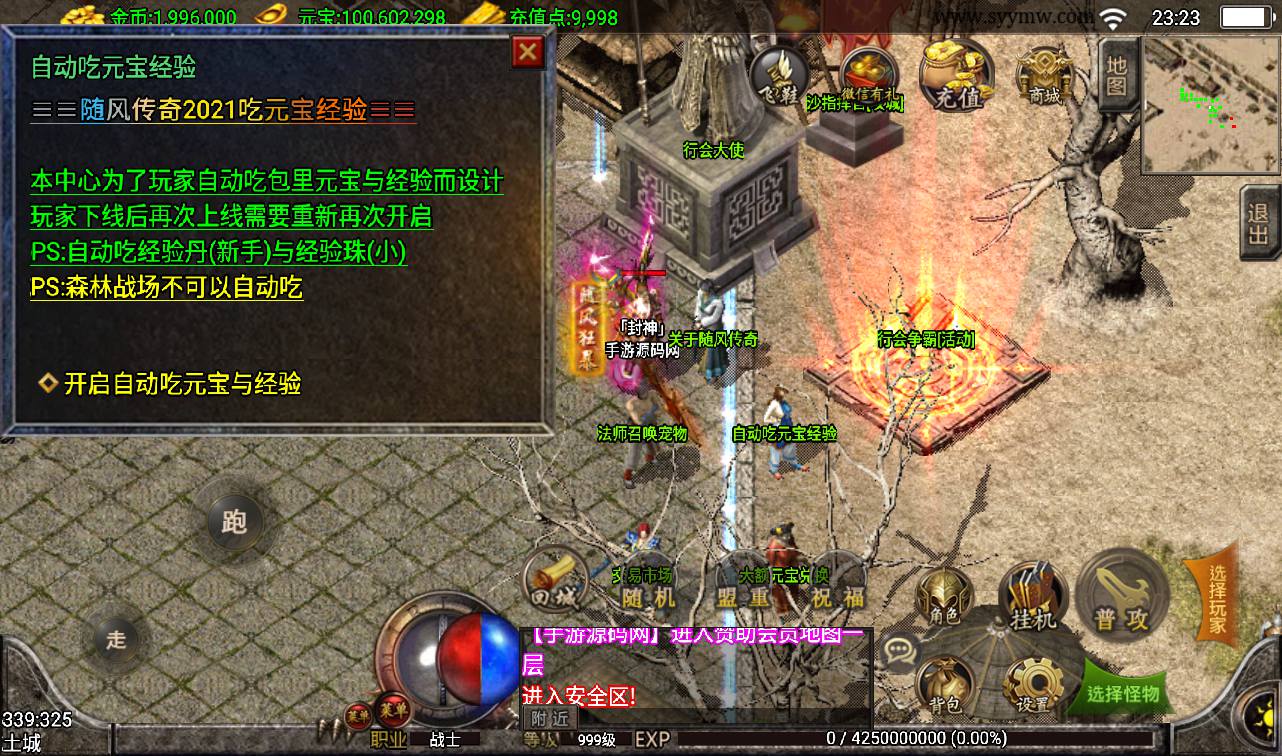1282x756 pixels.
Task: Use the 回城 return-to-town scroll
Action: pyautogui.click(x=555, y=581)
